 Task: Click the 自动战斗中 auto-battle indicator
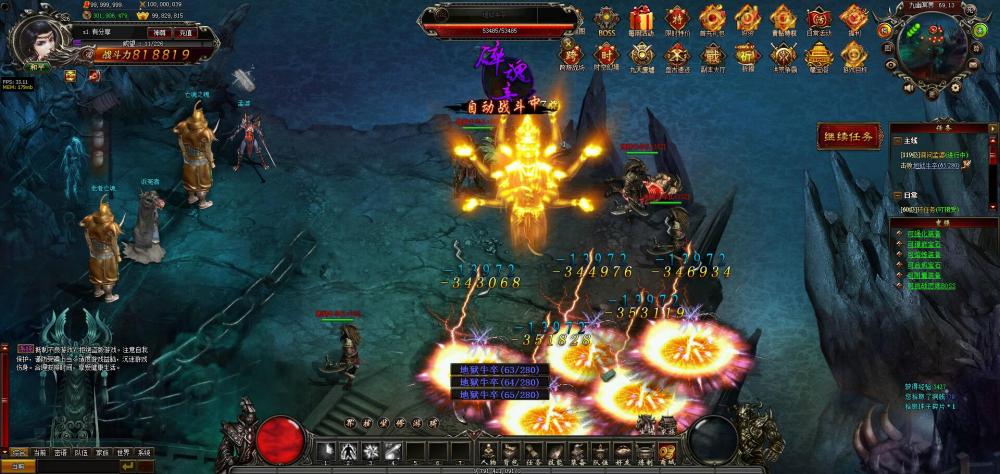coord(502,105)
